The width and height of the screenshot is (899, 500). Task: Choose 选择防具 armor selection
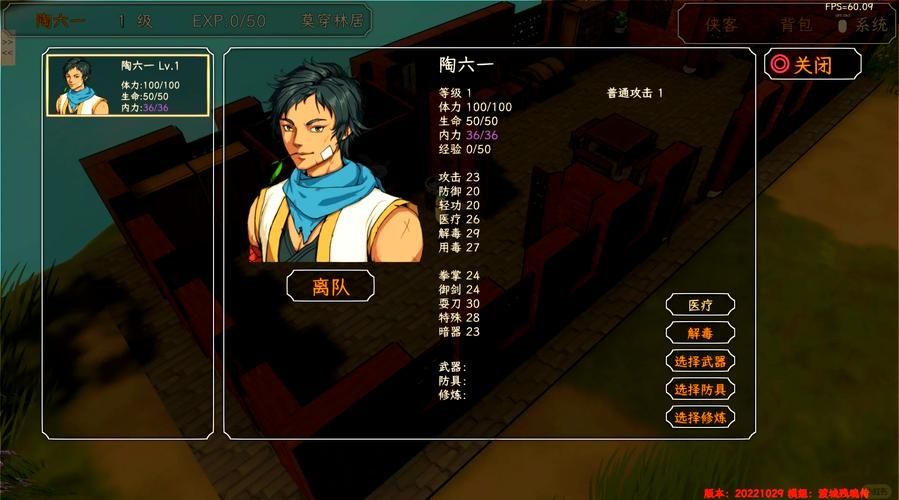point(700,389)
